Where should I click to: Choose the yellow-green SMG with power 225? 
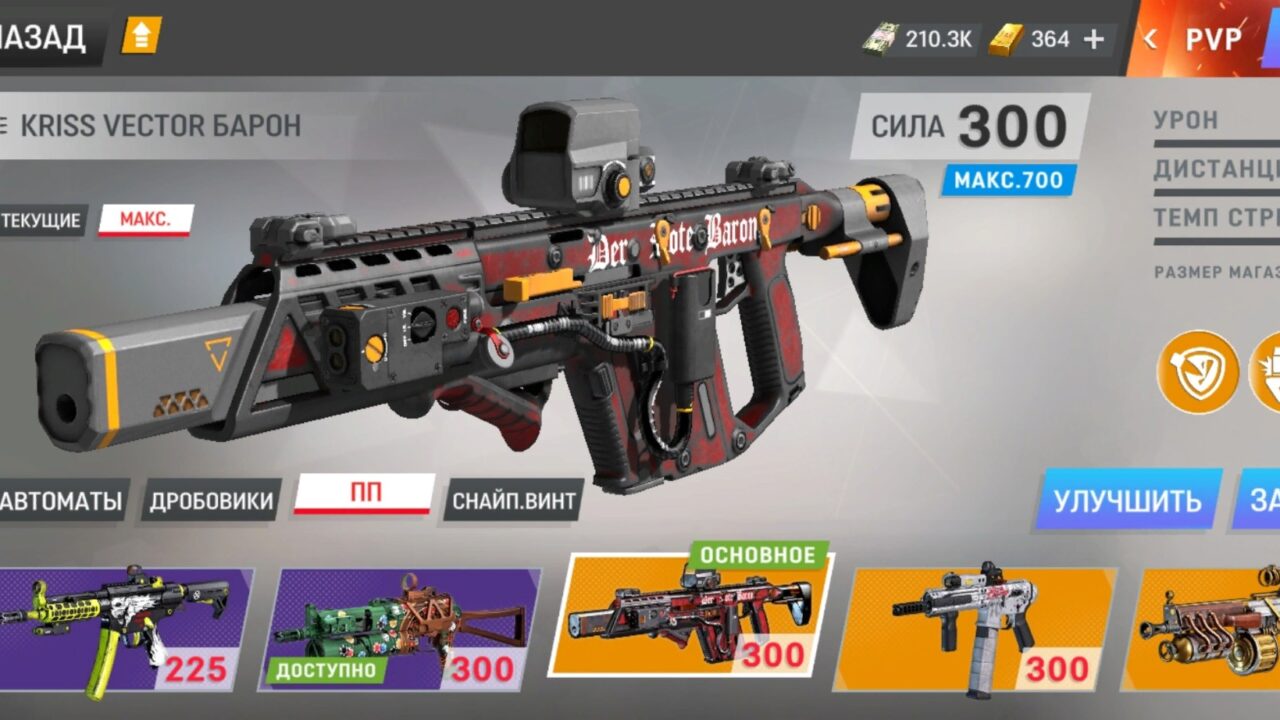pos(125,630)
